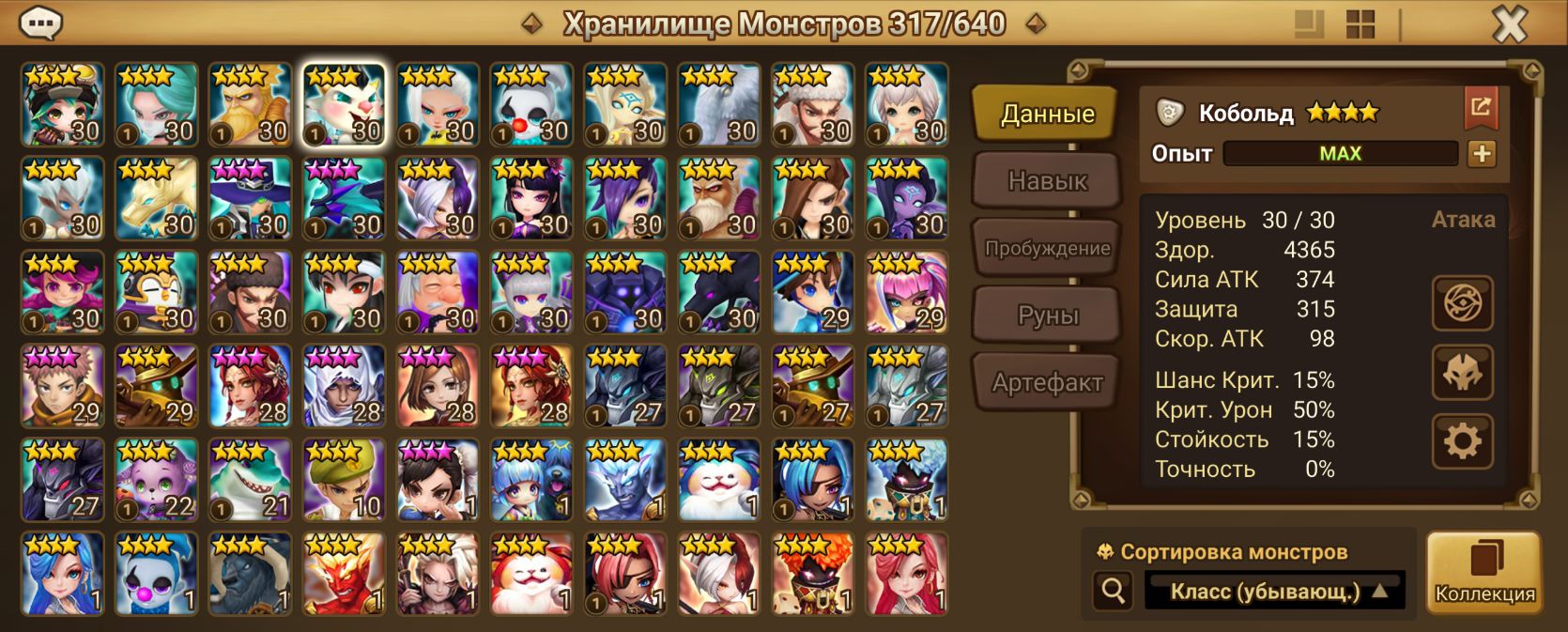
Task: Click the monster face round button
Action: click(1462, 372)
